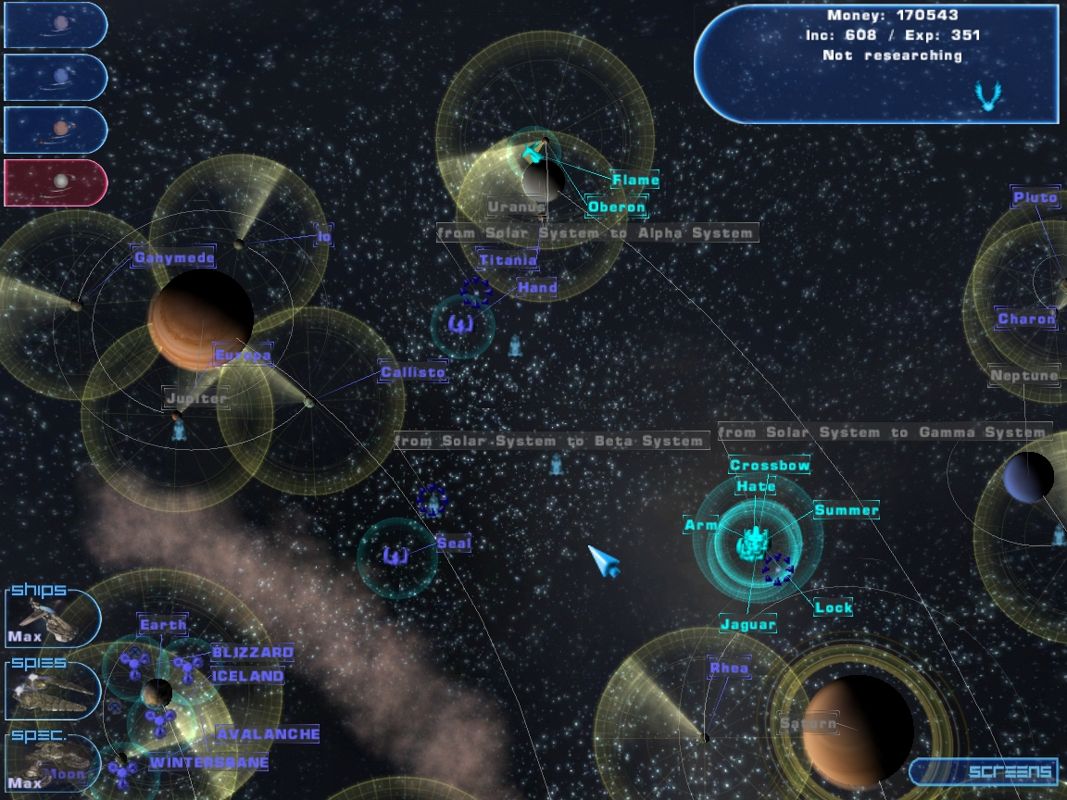Open the Spies build panel

(x=52, y=690)
